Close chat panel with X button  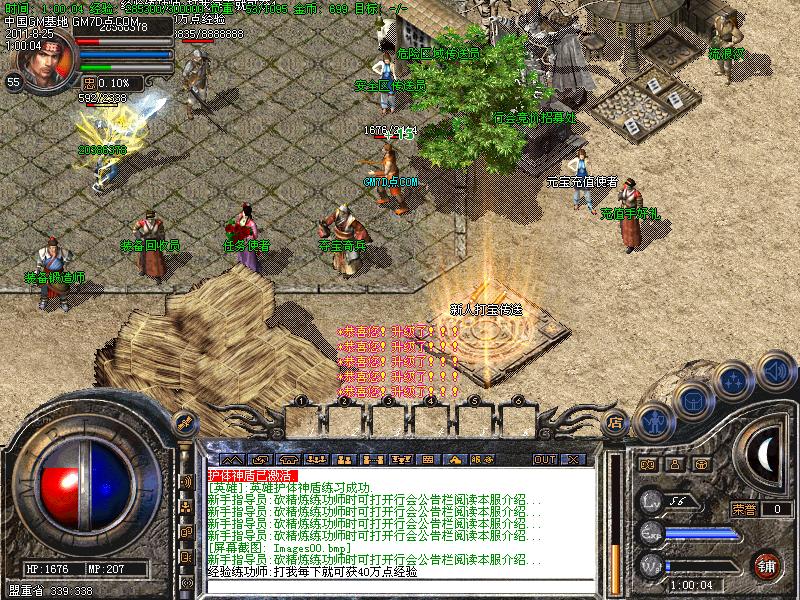[x=573, y=460]
